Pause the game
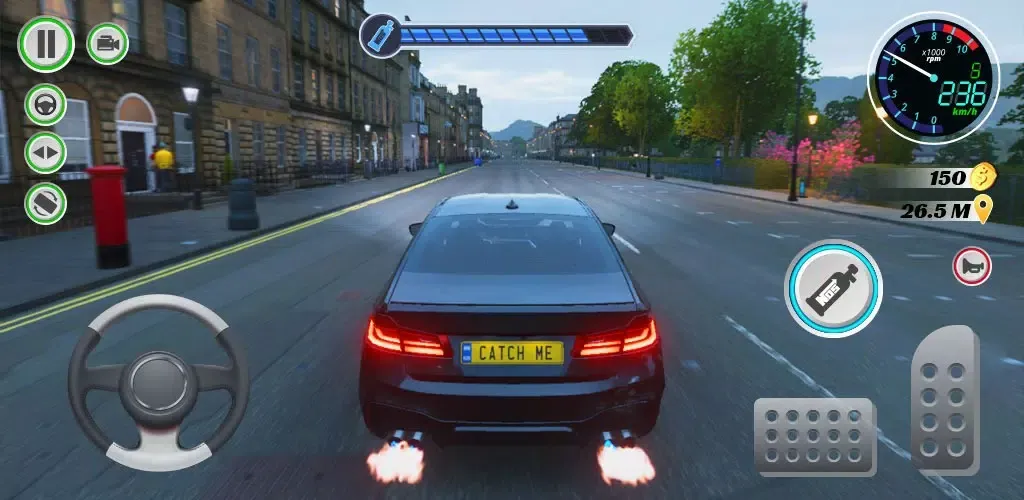Screen dimensions: 1024x500 pyautogui.click(x=46, y=43)
